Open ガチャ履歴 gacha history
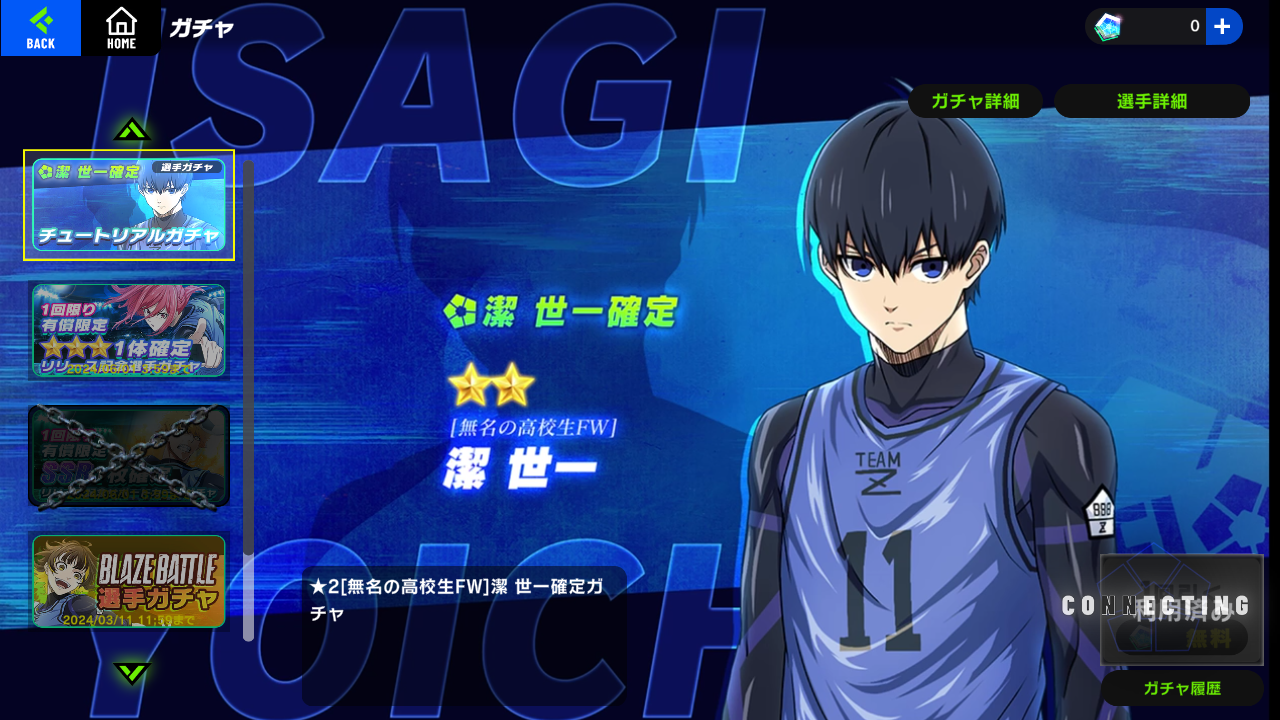 1183,688
